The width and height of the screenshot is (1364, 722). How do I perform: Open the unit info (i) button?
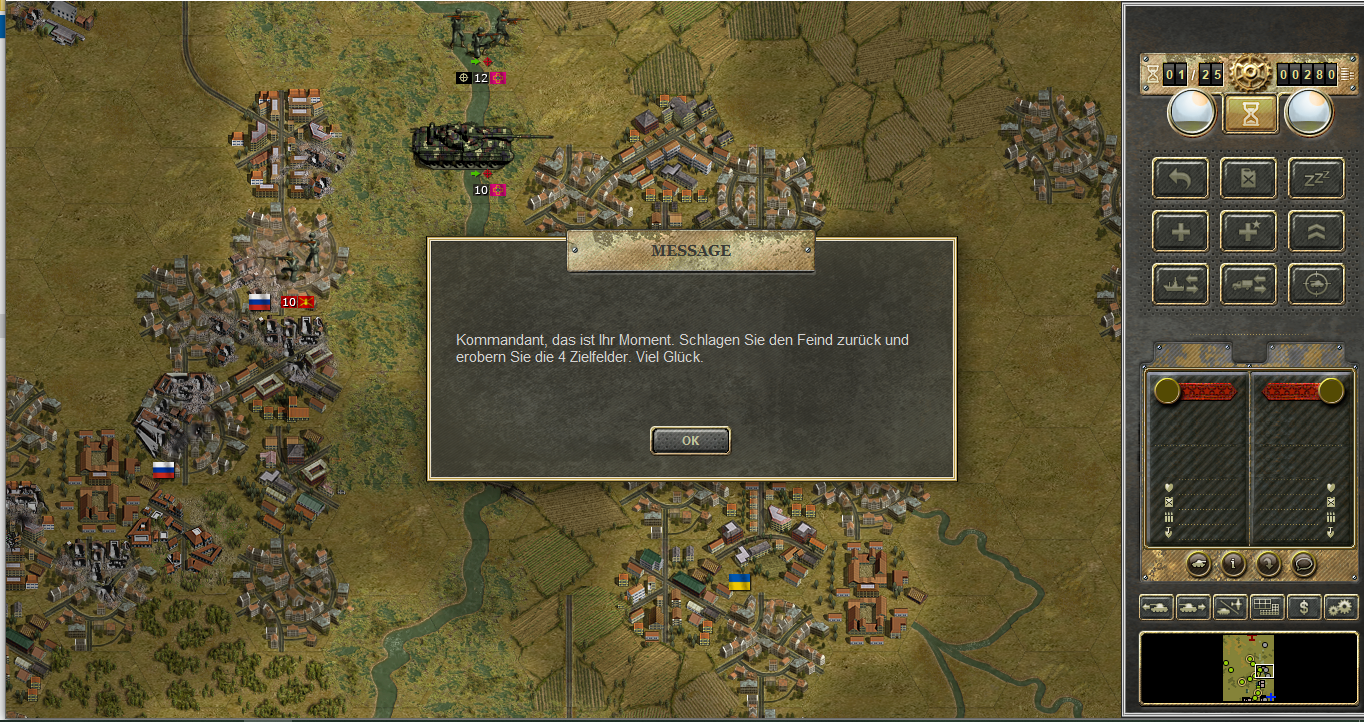click(x=1233, y=564)
